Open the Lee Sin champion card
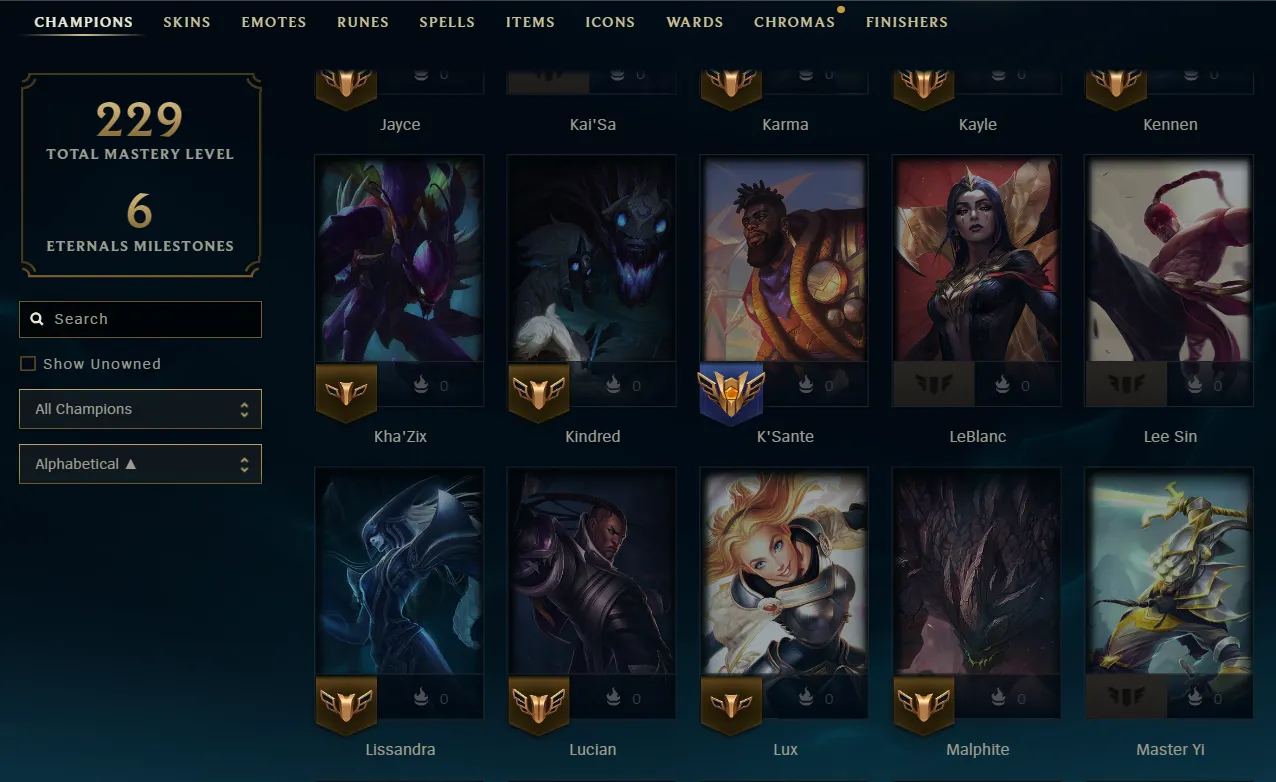The height and width of the screenshot is (782, 1276). point(1169,260)
